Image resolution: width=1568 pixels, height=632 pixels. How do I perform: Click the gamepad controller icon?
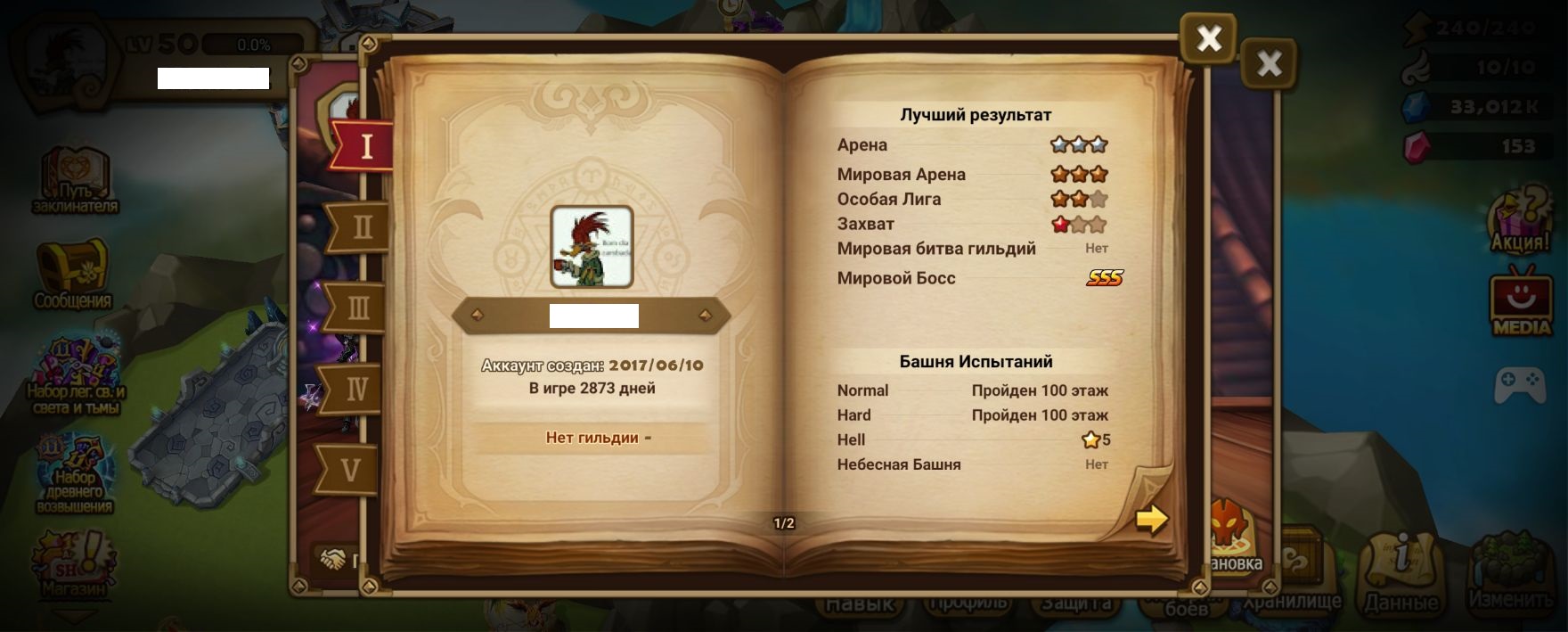coord(1520,383)
